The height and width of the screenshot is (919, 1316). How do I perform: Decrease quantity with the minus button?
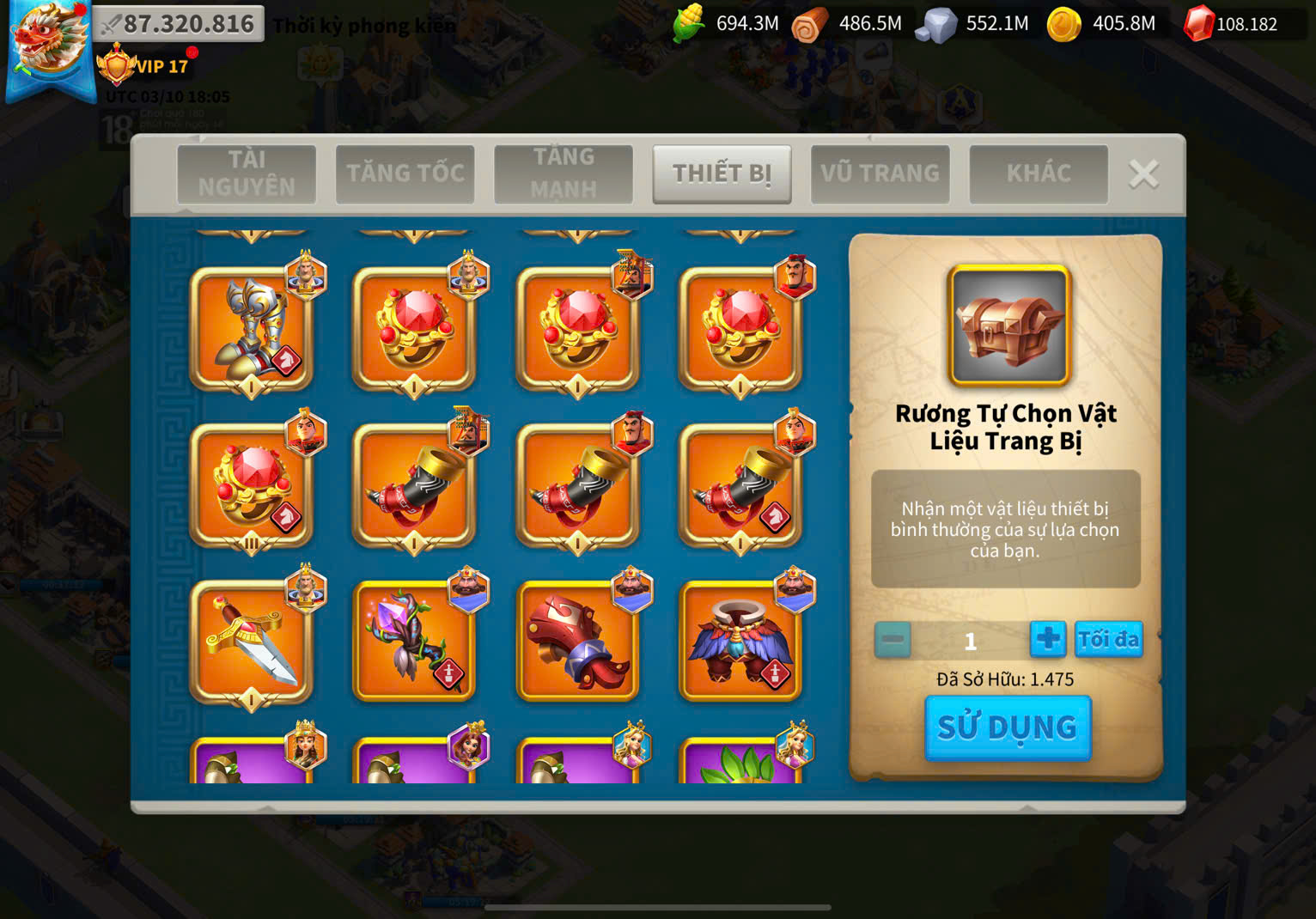(x=893, y=640)
